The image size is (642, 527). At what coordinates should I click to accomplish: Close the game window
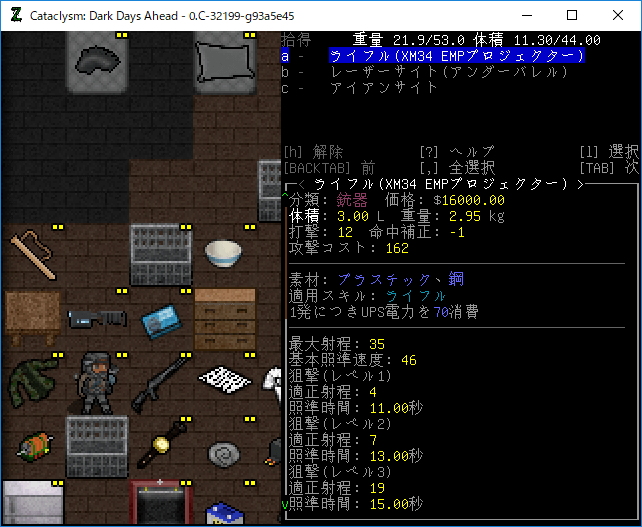(x=618, y=16)
